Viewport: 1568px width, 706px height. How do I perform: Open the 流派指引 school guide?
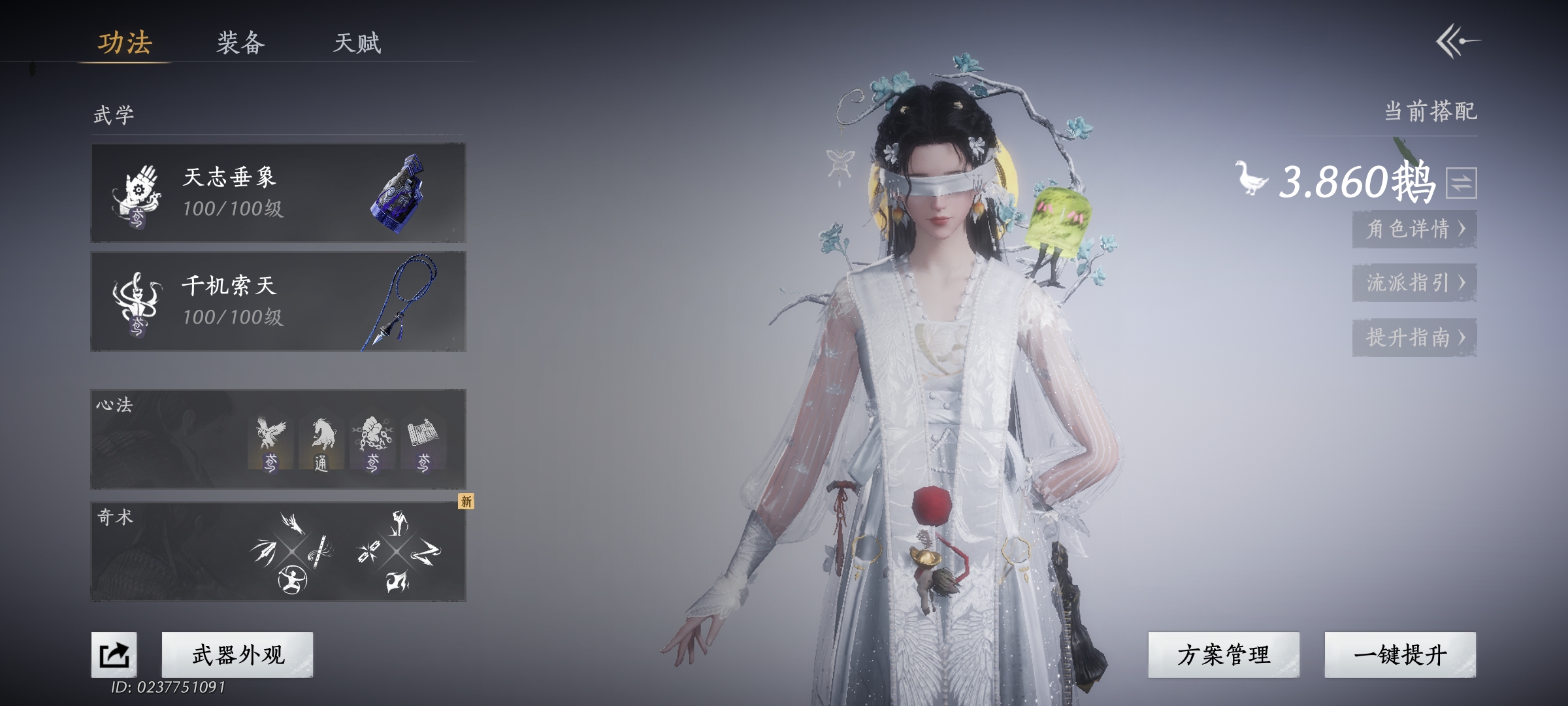click(x=1414, y=282)
